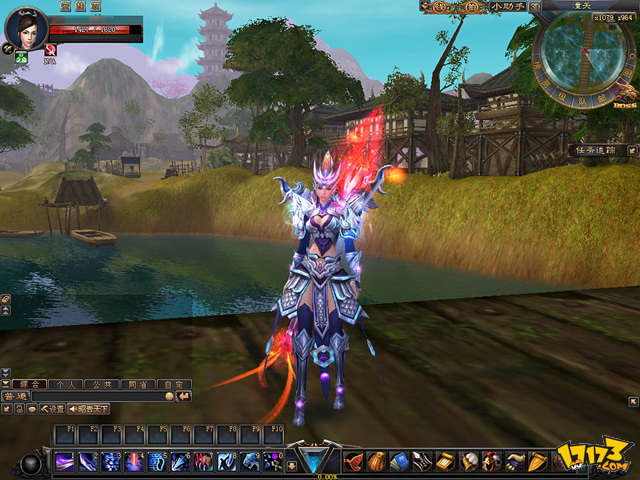
Task: Open the backpack bag icon
Action: click(376, 461)
